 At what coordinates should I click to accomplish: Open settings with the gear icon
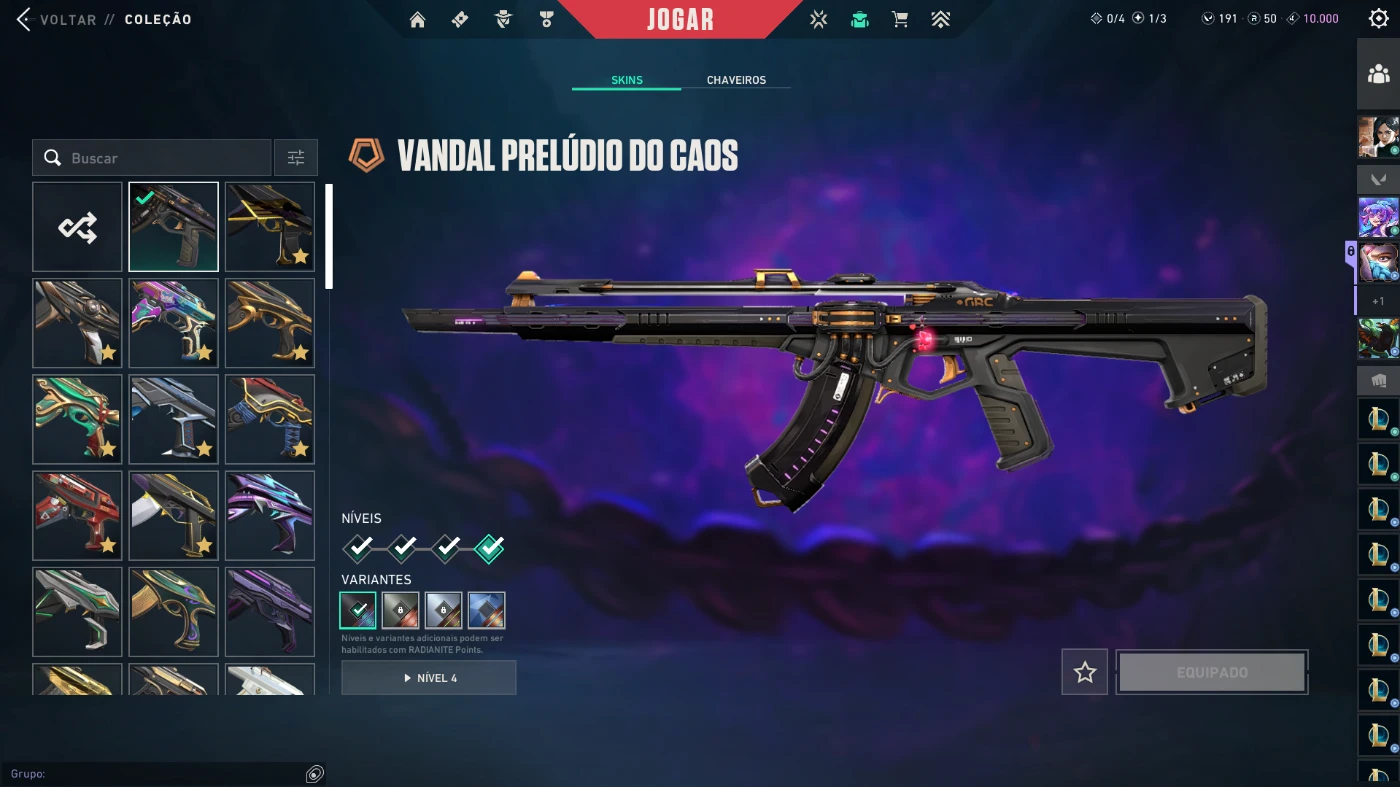point(1378,19)
